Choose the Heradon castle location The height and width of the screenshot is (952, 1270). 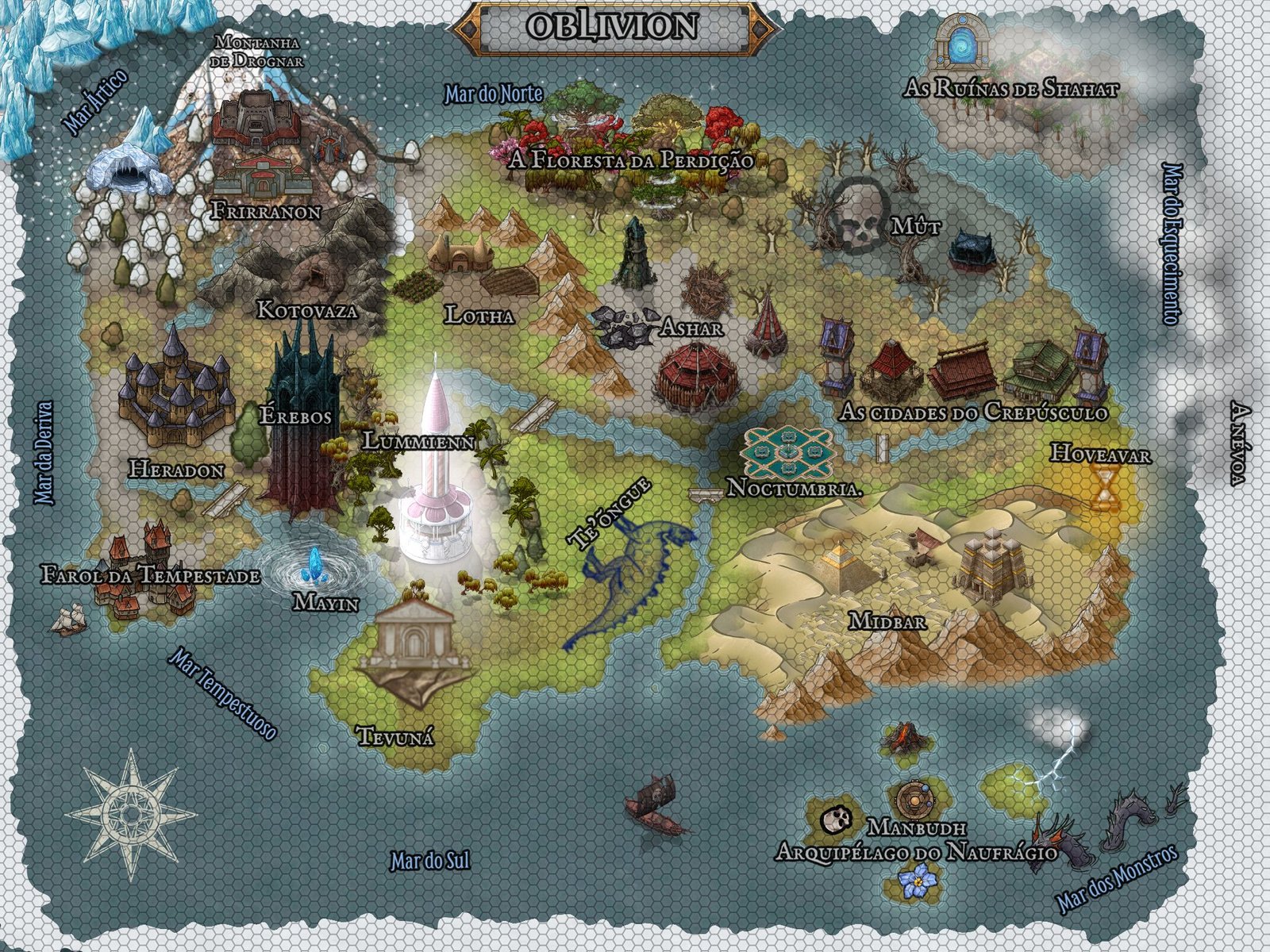pos(176,470)
